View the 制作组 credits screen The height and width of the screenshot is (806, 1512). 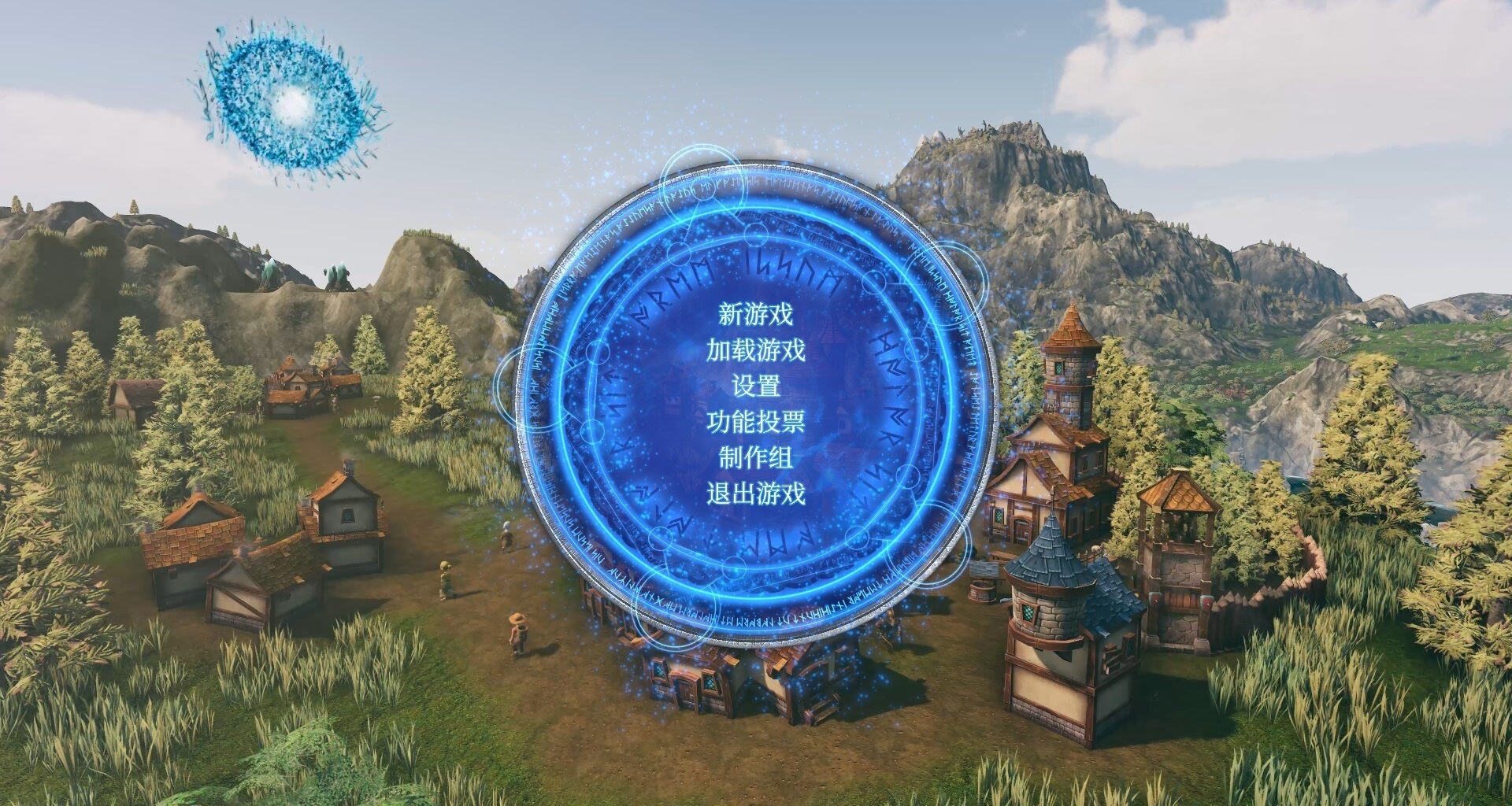(x=756, y=459)
